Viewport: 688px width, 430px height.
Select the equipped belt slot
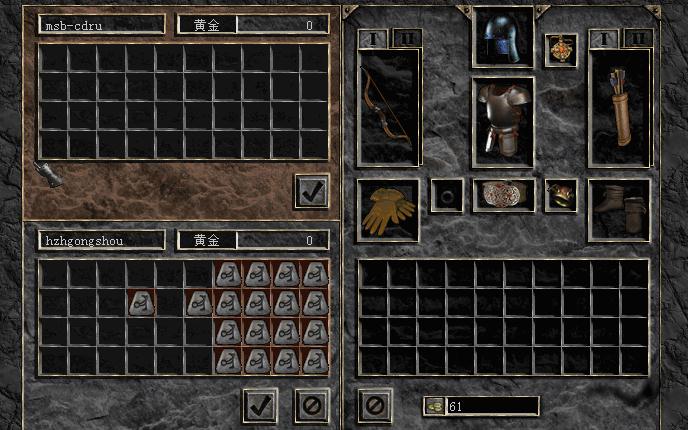[x=503, y=195]
